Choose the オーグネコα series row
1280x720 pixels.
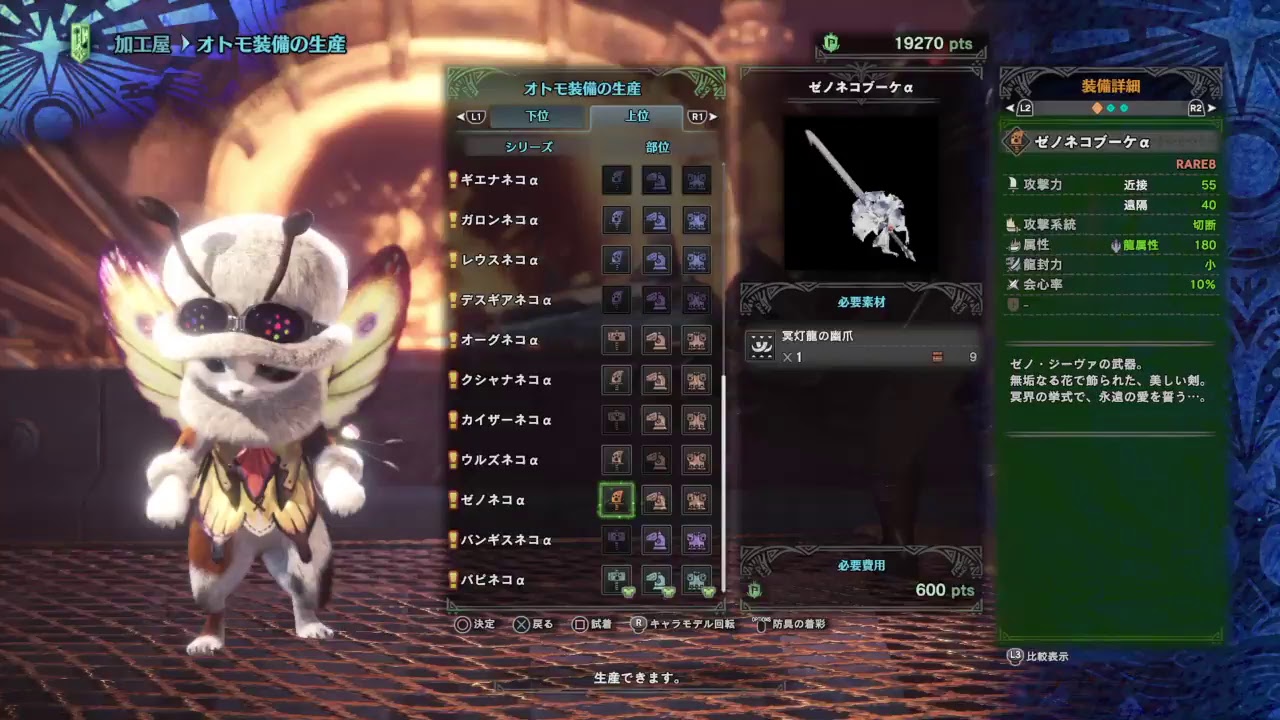[x=500, y=340]
